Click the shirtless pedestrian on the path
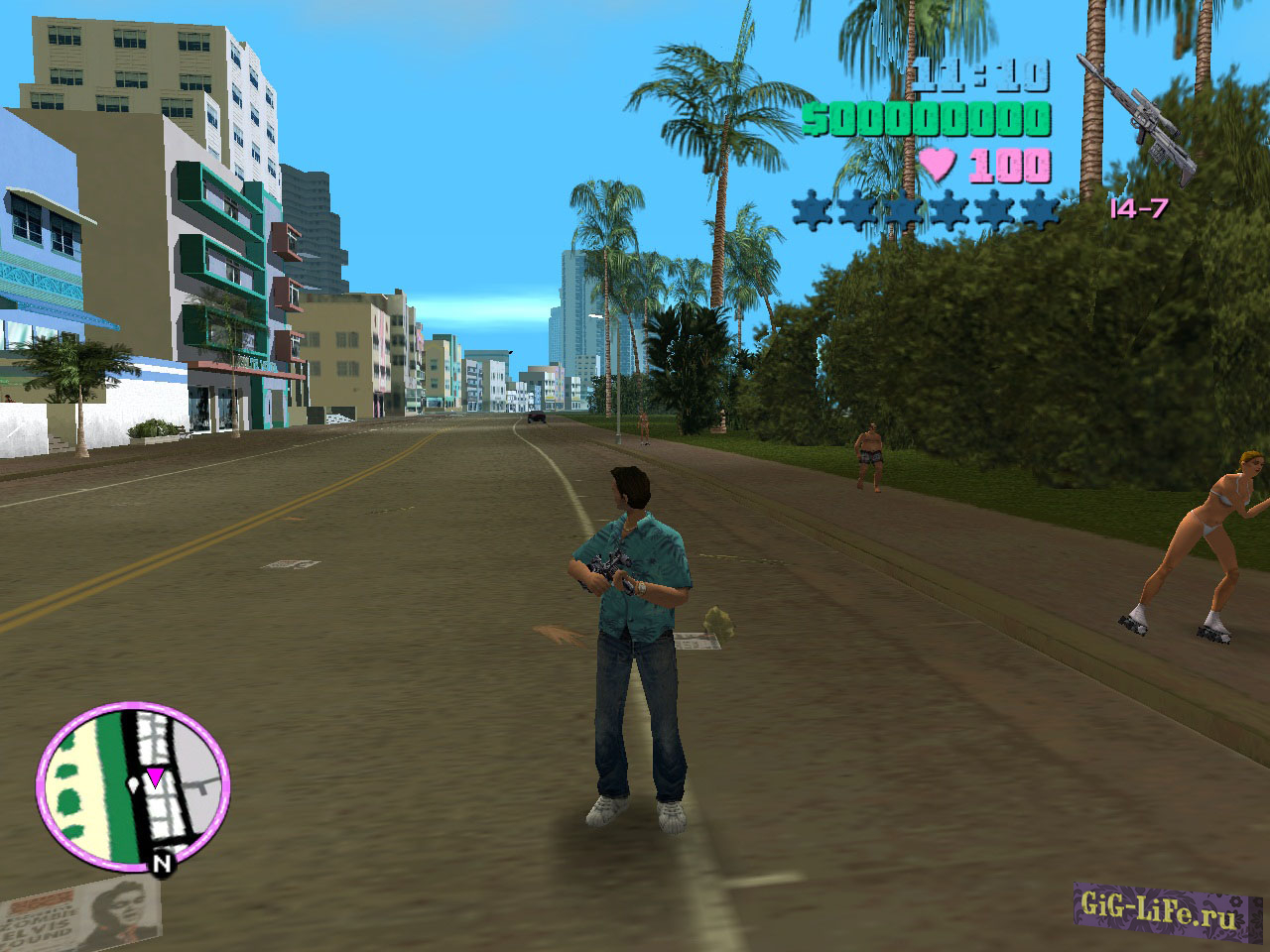This screenshot has height=952, width=1270. pos(868,456)
